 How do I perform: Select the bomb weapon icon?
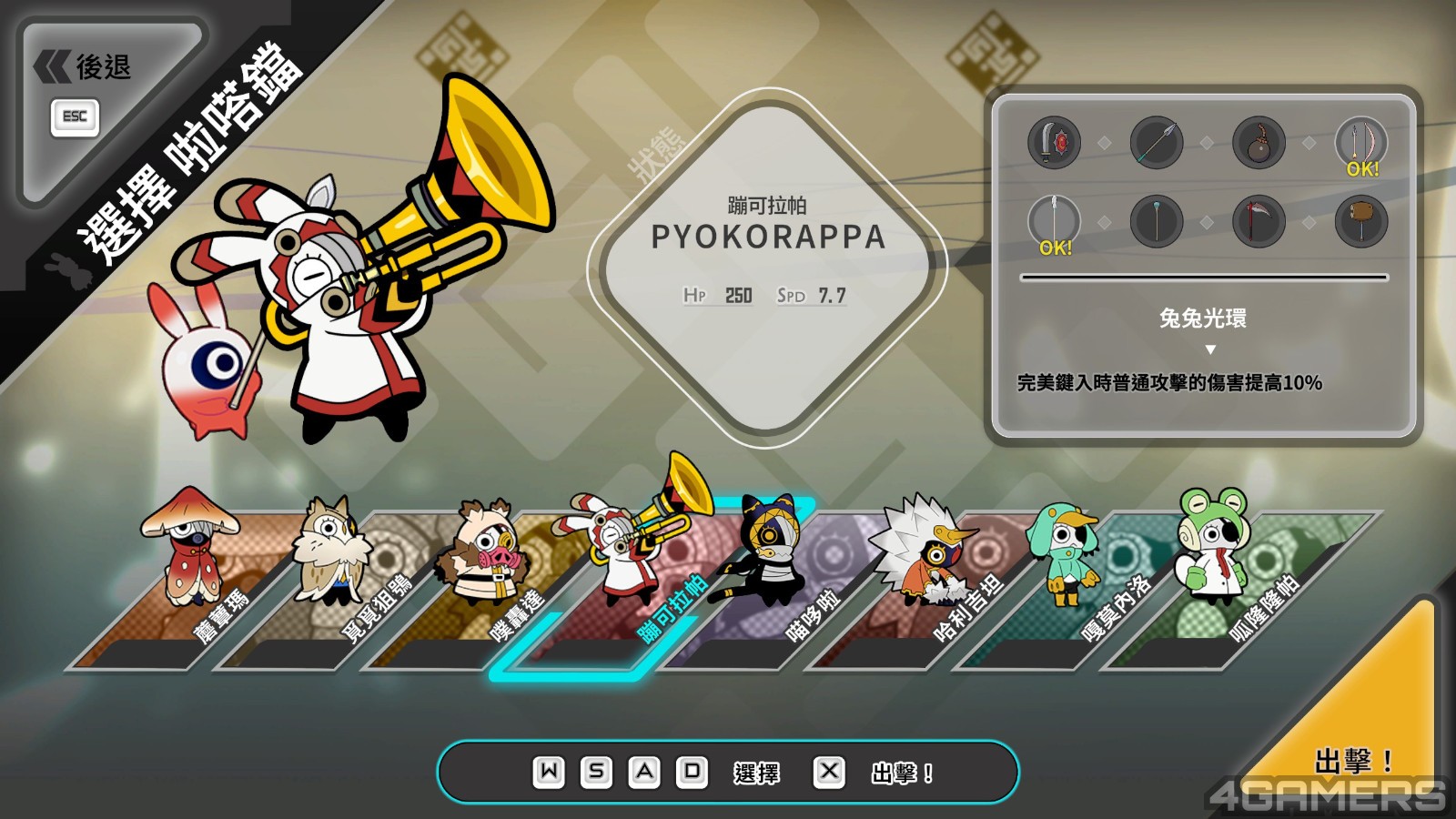(x=1258, y=143)
